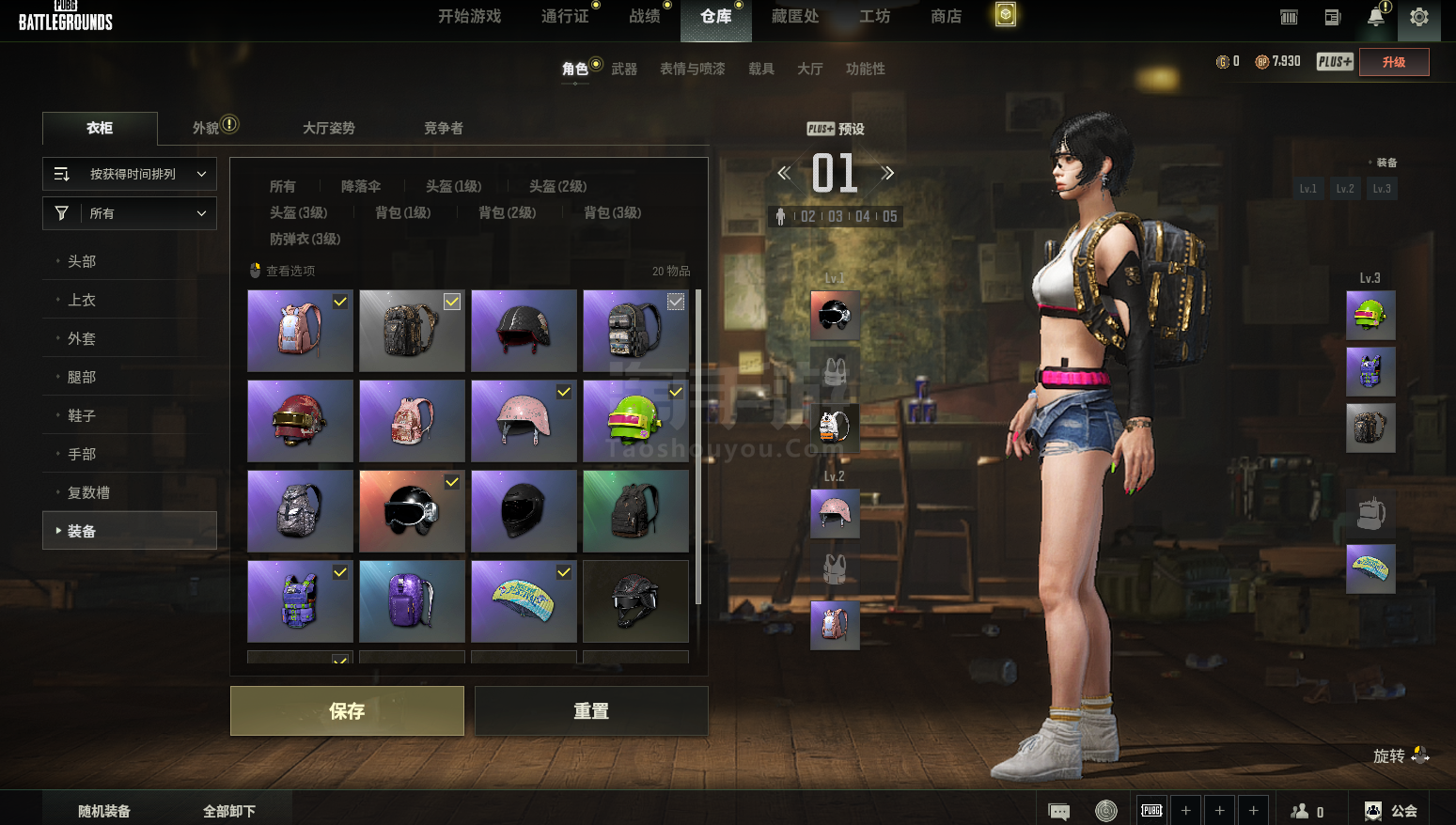1456x825 pixels.
Task: Select the 大厅姿势 lobby pose tab
Action: tap(329, 128)
